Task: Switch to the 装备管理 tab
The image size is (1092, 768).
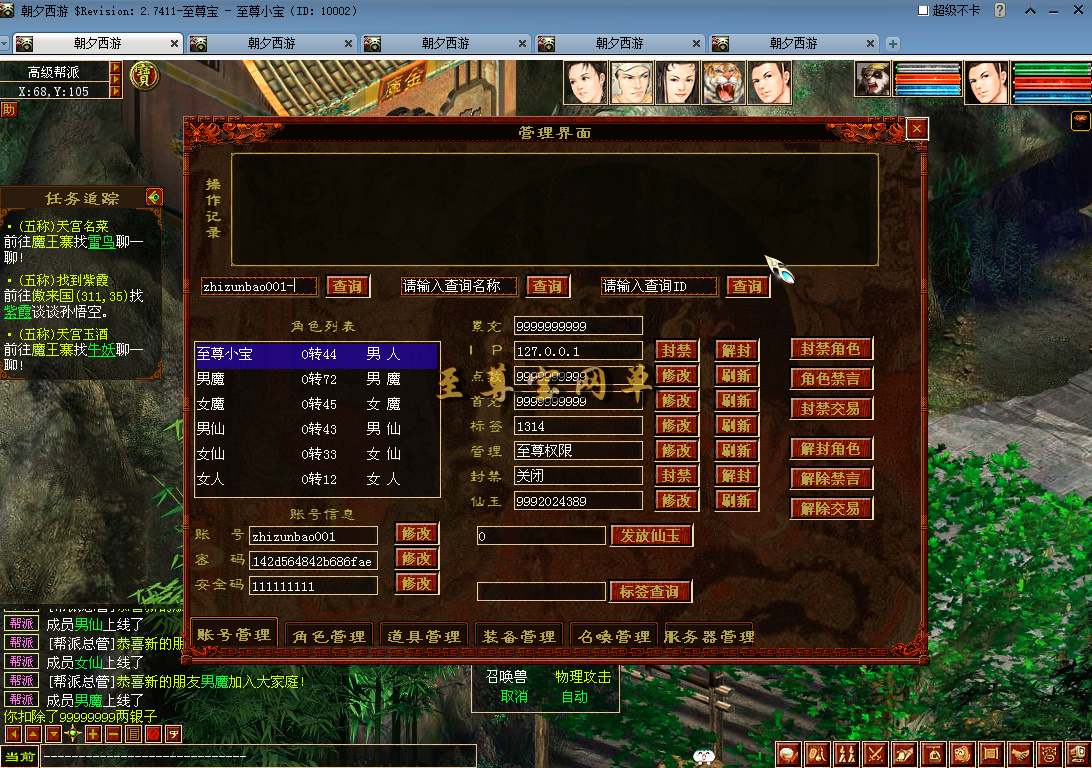Action: 519,636
